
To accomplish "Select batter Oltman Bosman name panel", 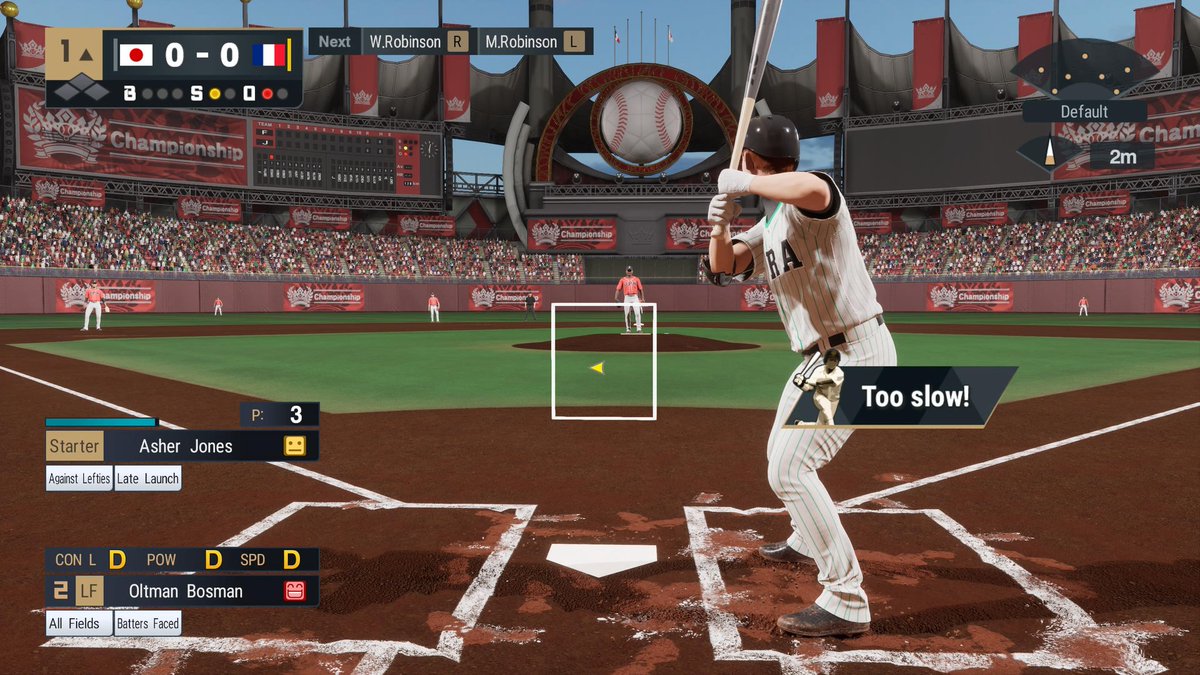I will pos(186,591).
